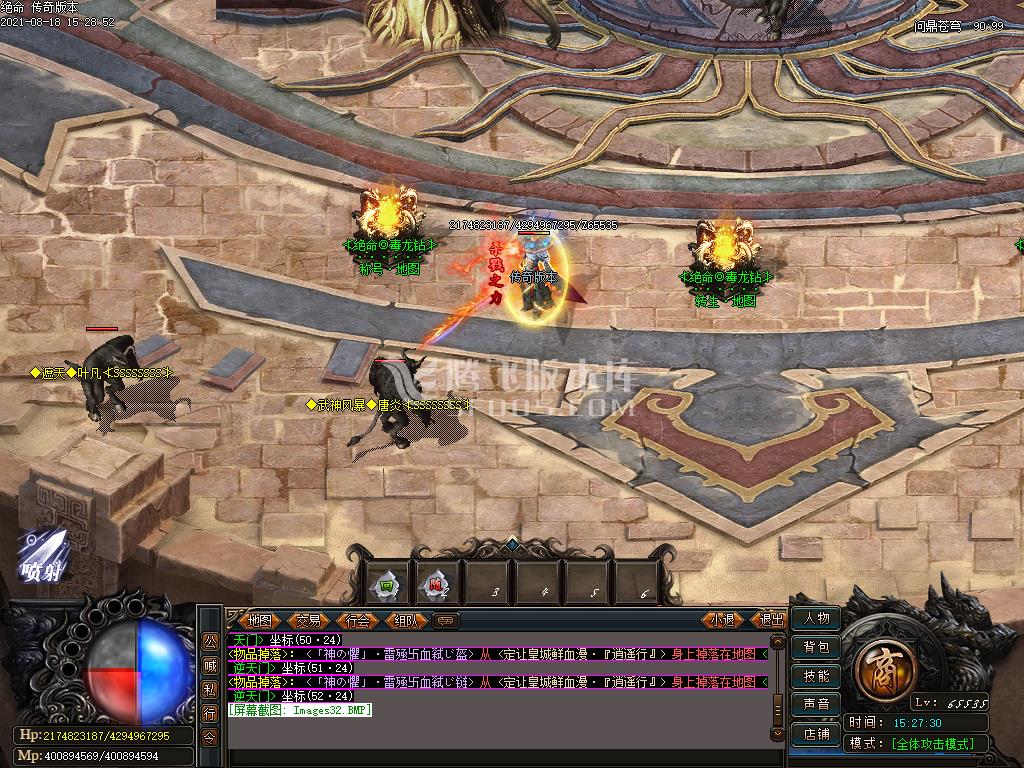
Task: Open the 人物 character sheet
Action: (x=816, y=618)
